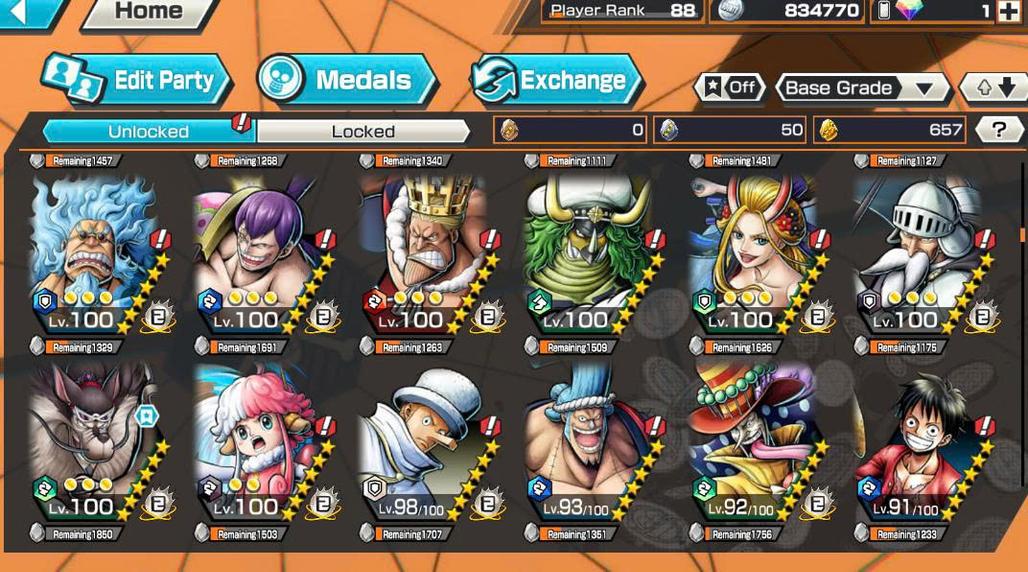The width and height of the screenshot is (1028, 572).
Task: Toggle the star favorites filter Off button
Action: pyautogui.click(x=729, y=88)
